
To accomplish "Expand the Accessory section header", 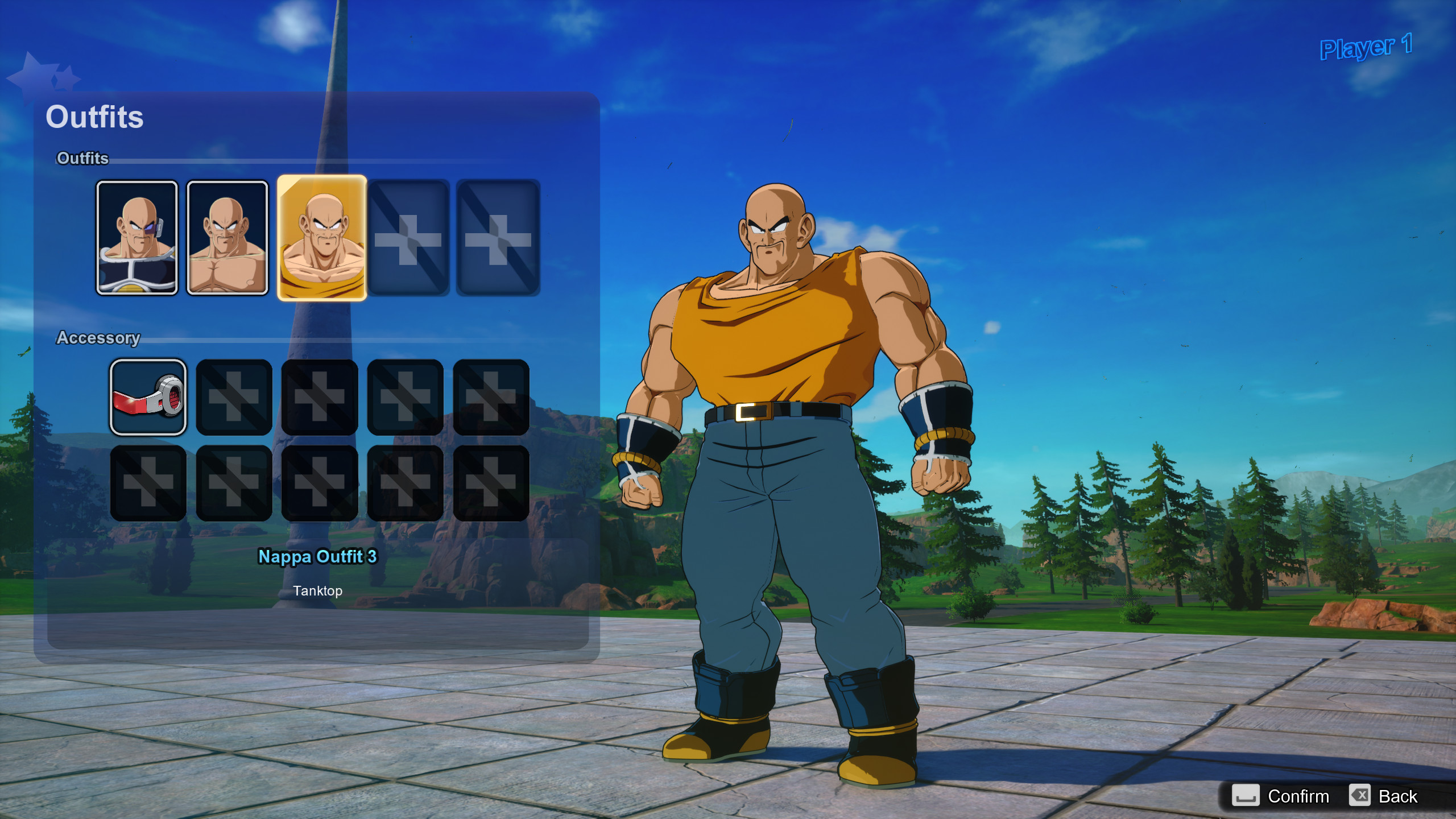I will [99, 337].
